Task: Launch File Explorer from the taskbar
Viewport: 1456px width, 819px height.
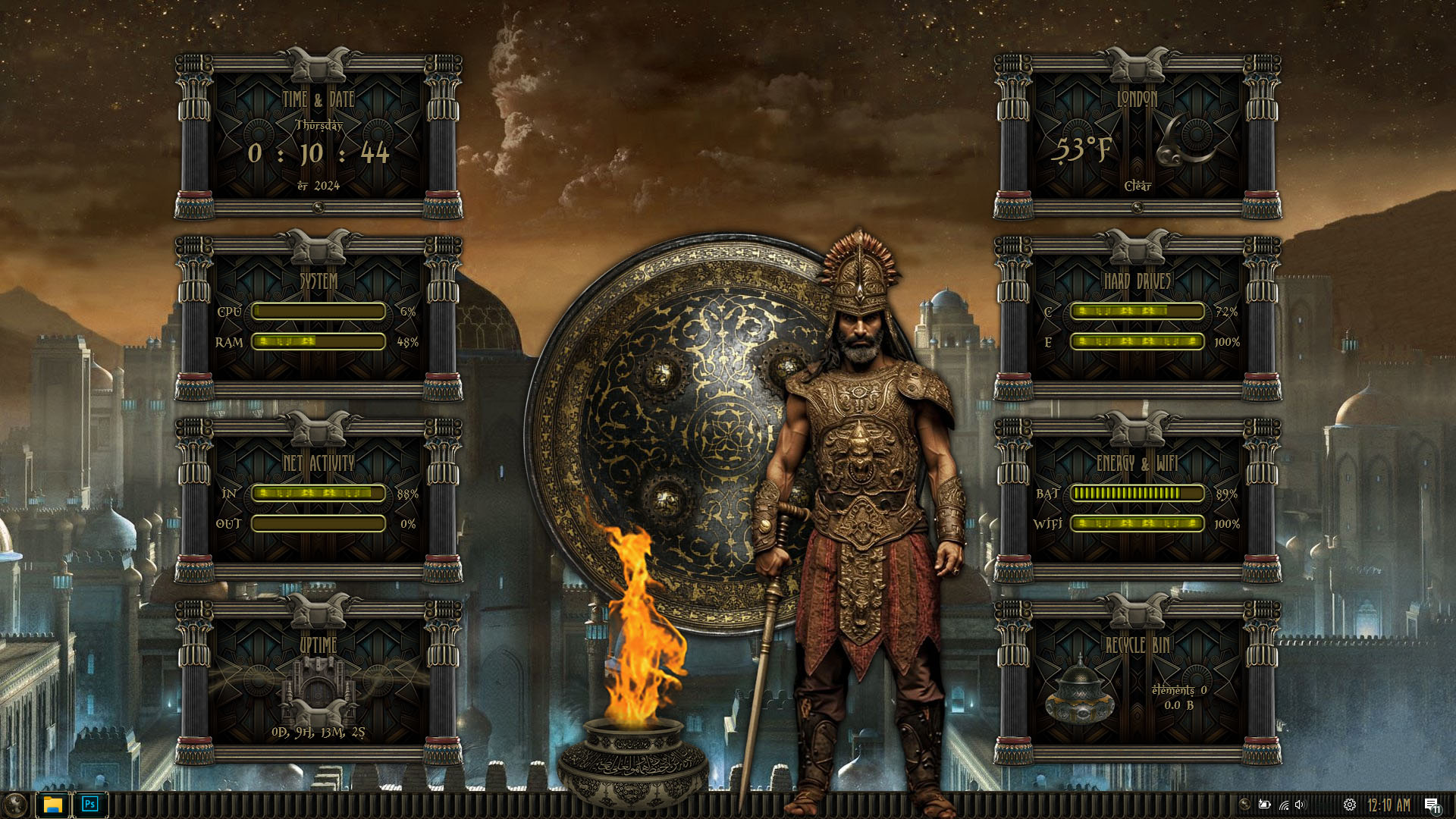Action: [x=52, y=805]
